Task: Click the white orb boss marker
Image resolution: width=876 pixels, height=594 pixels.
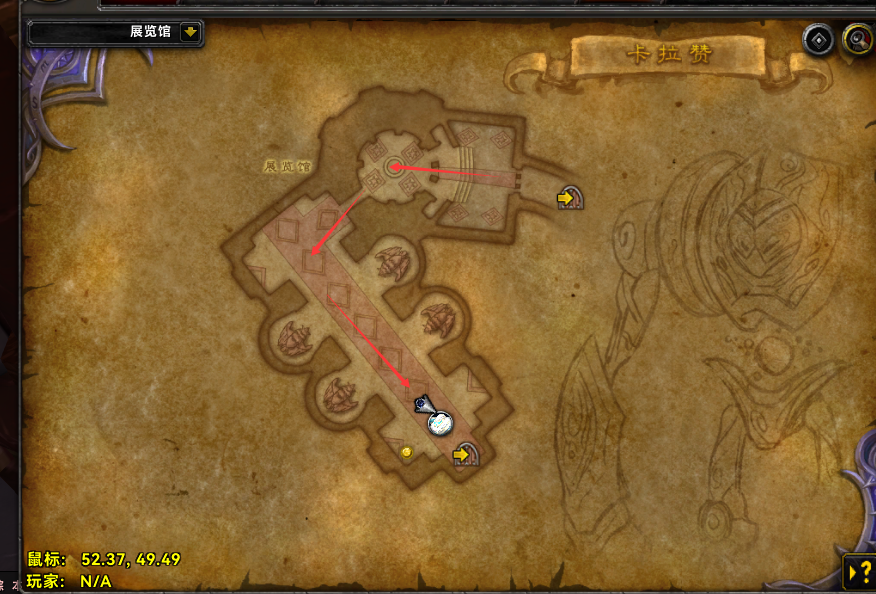Action: pyautogui.click(x=439, y=423)
